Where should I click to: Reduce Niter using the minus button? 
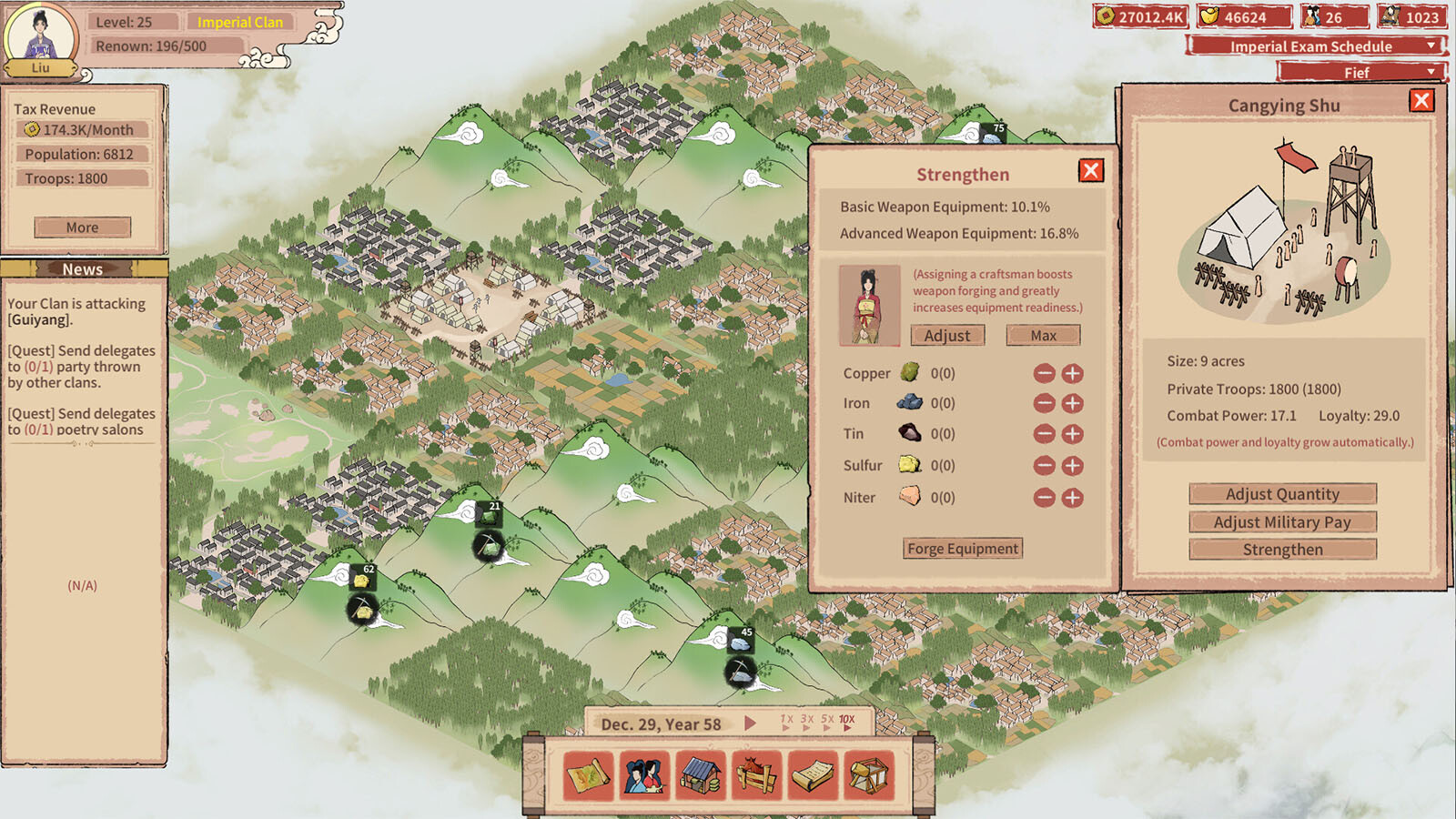click(1045, 498)
